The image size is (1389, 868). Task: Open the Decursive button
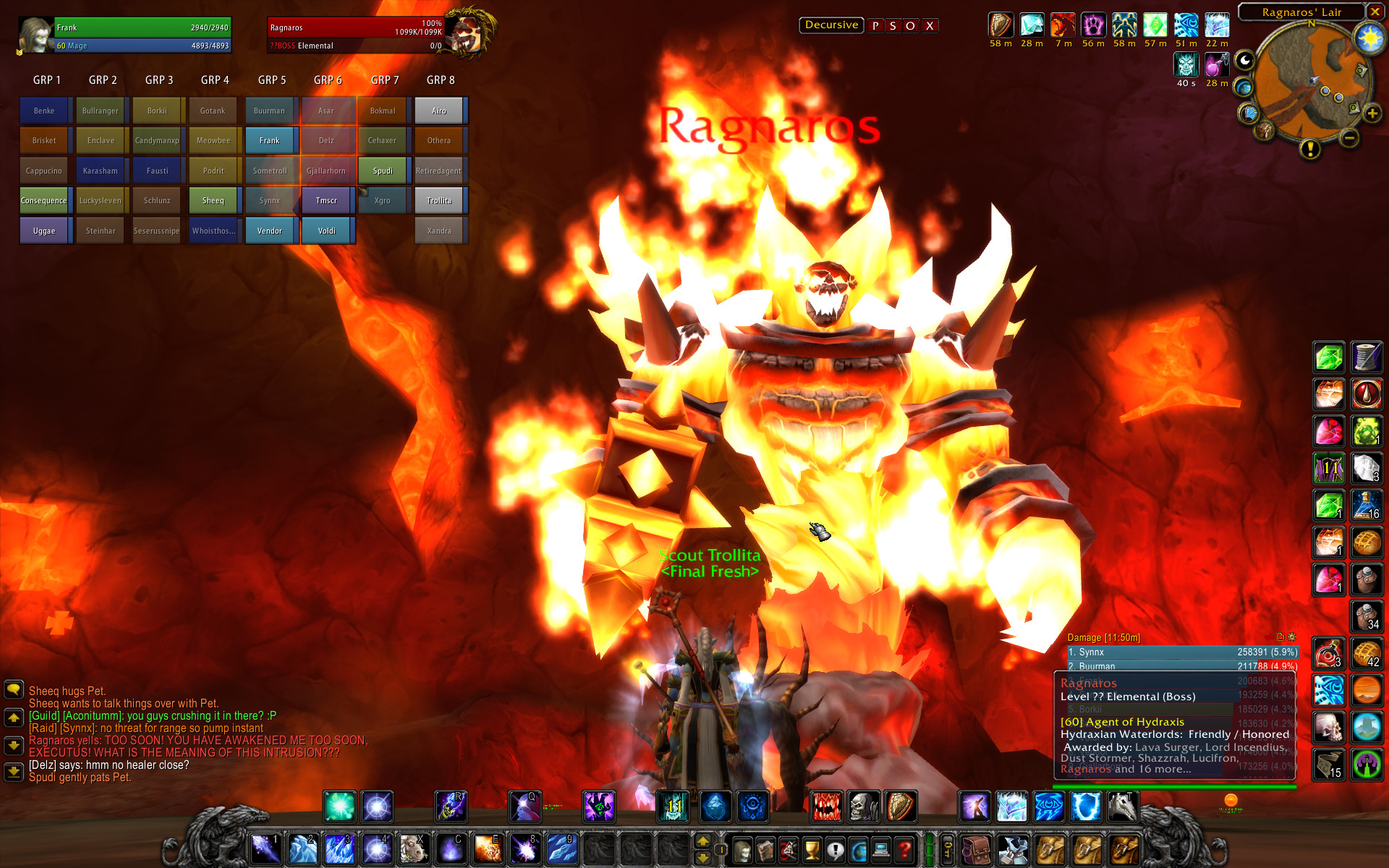831,25
